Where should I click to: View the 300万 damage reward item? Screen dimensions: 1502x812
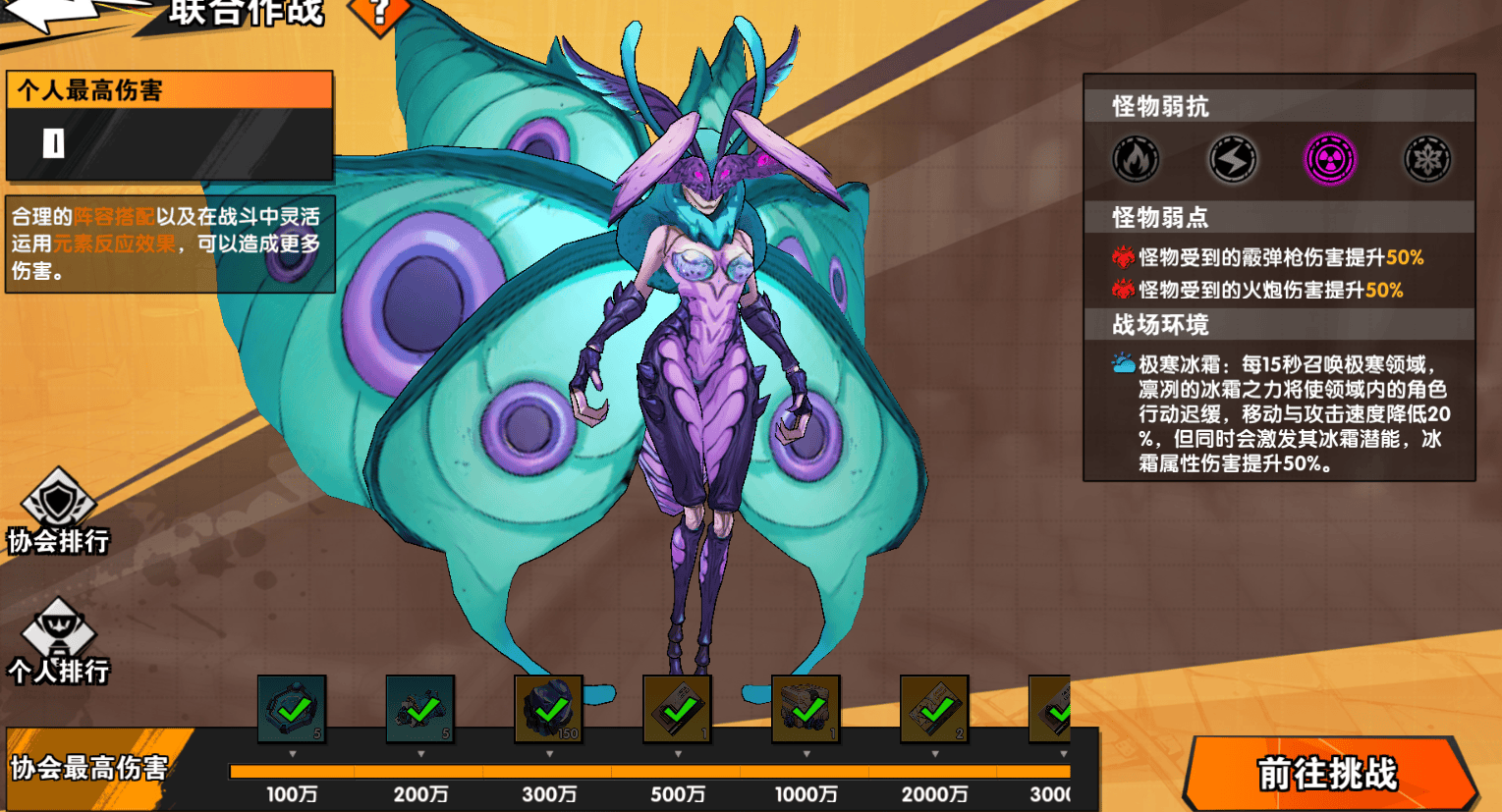click(549, 708)
